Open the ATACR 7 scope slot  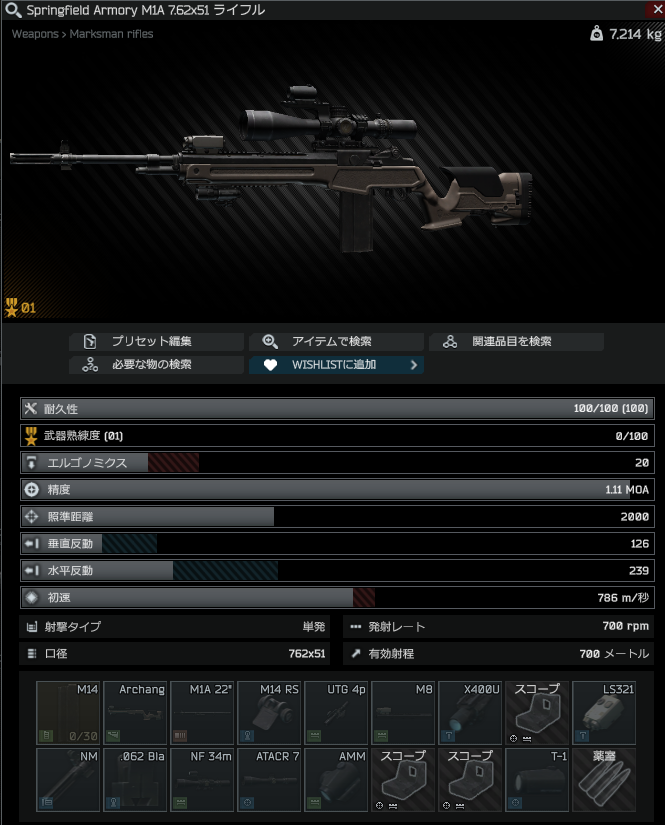(x=269, y=779)
